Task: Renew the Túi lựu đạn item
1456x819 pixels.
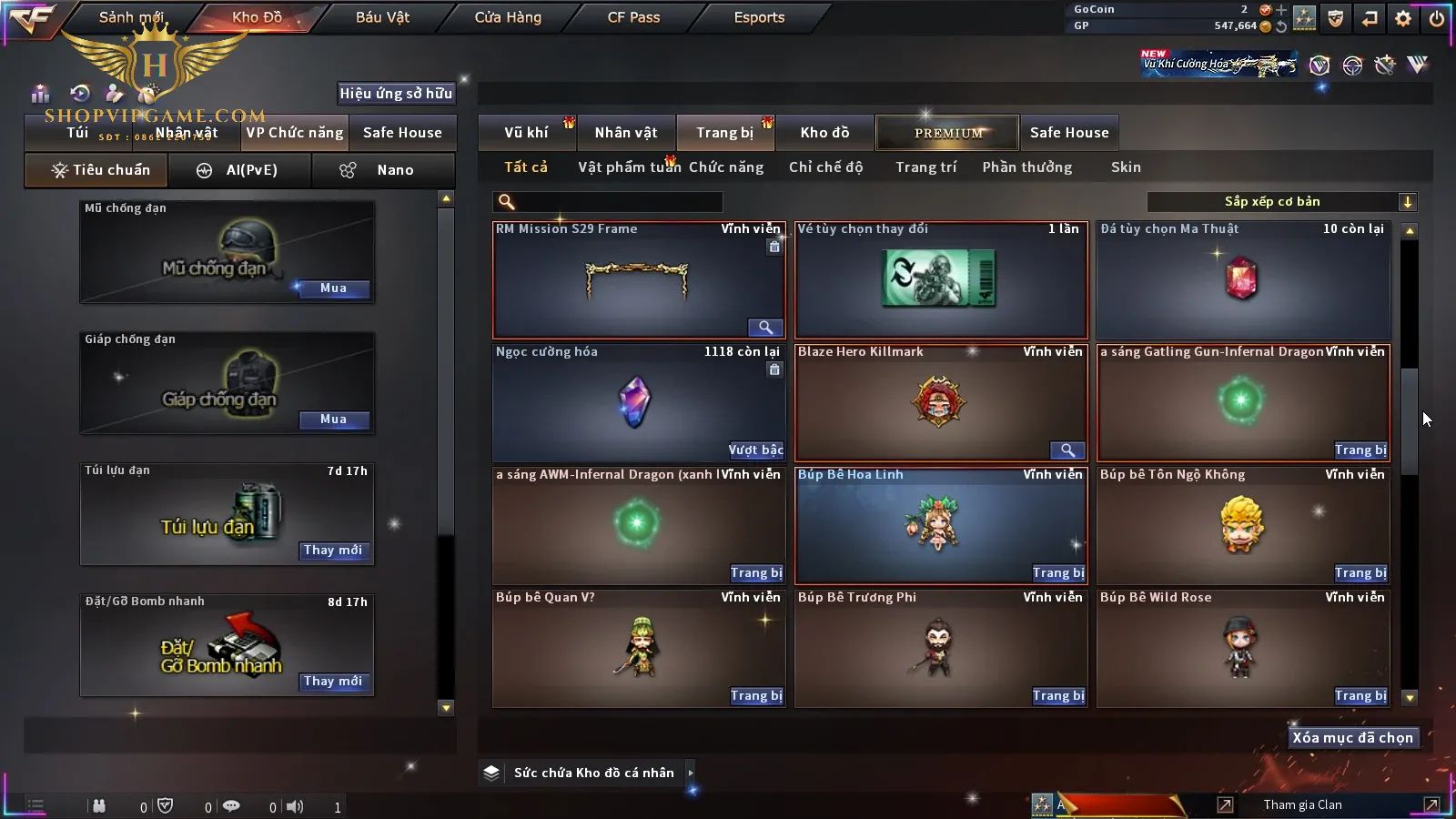Action: (x=333, y=551)
